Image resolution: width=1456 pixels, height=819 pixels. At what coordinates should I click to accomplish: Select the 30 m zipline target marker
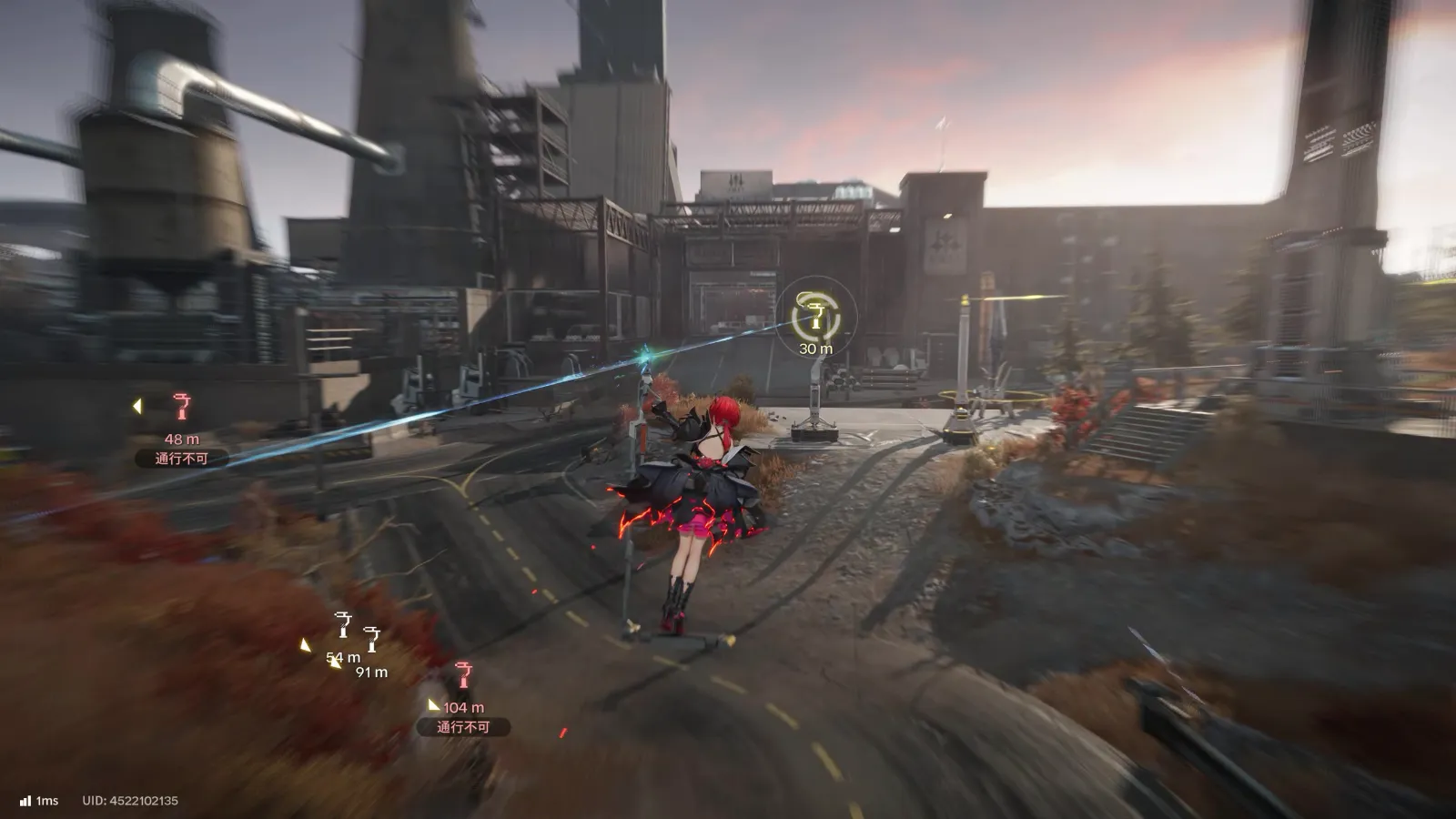click(x=815, y=315)
